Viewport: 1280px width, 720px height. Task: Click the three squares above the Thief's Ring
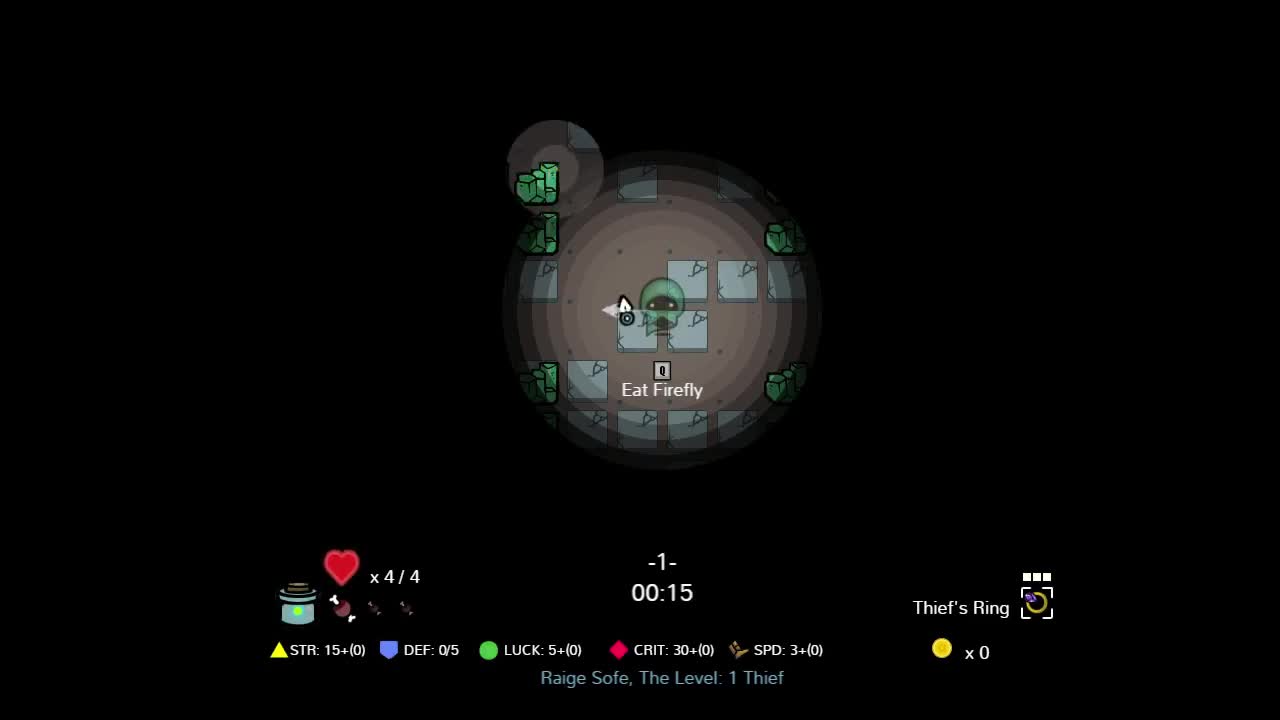[1037, 576]
